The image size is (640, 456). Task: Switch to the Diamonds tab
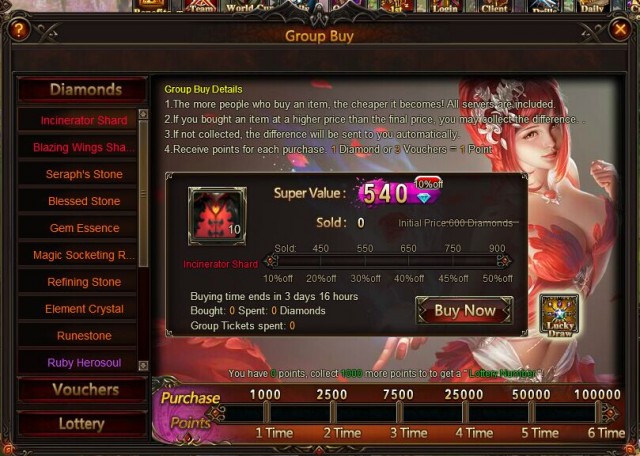(x=84, y=90)
